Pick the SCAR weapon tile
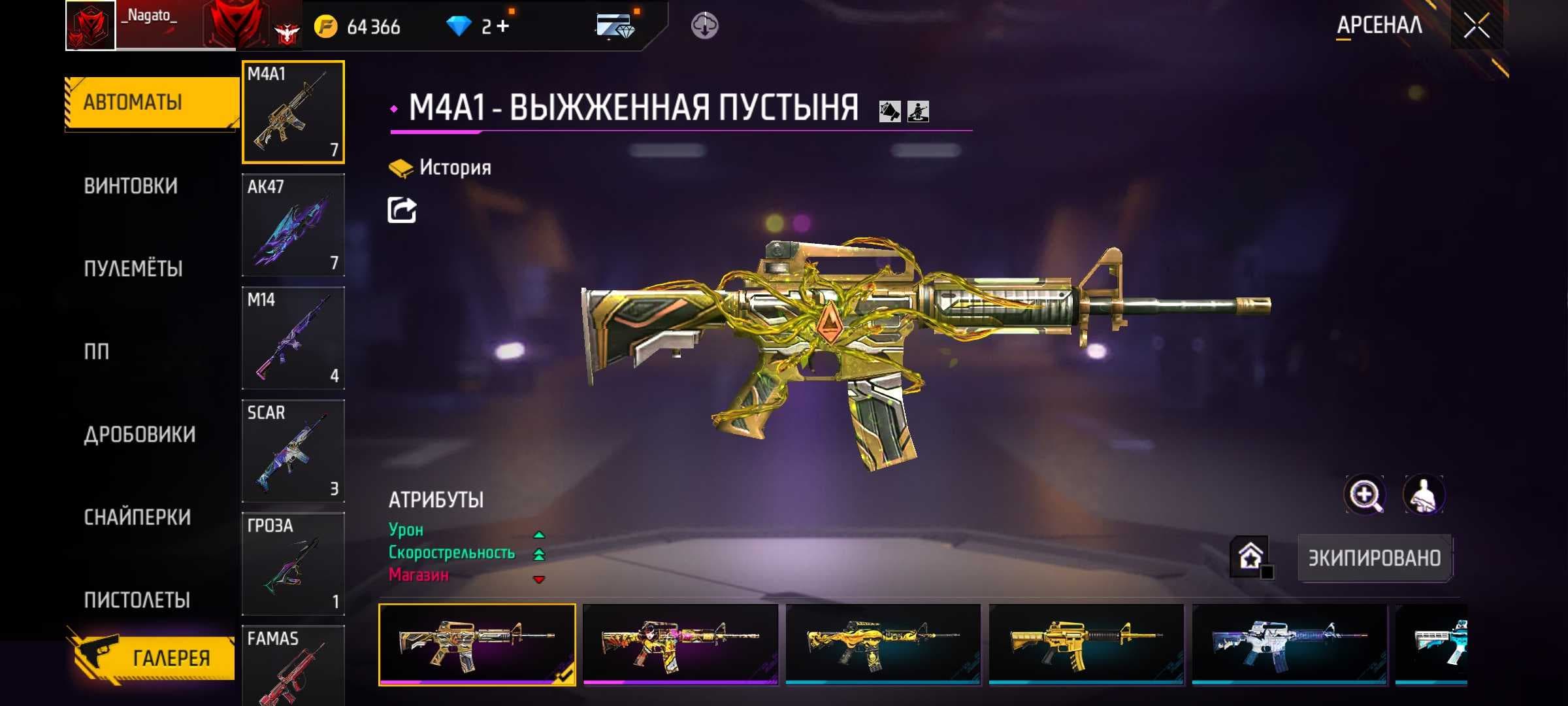This screenshot has height=706, width=1568. point(293,451)
